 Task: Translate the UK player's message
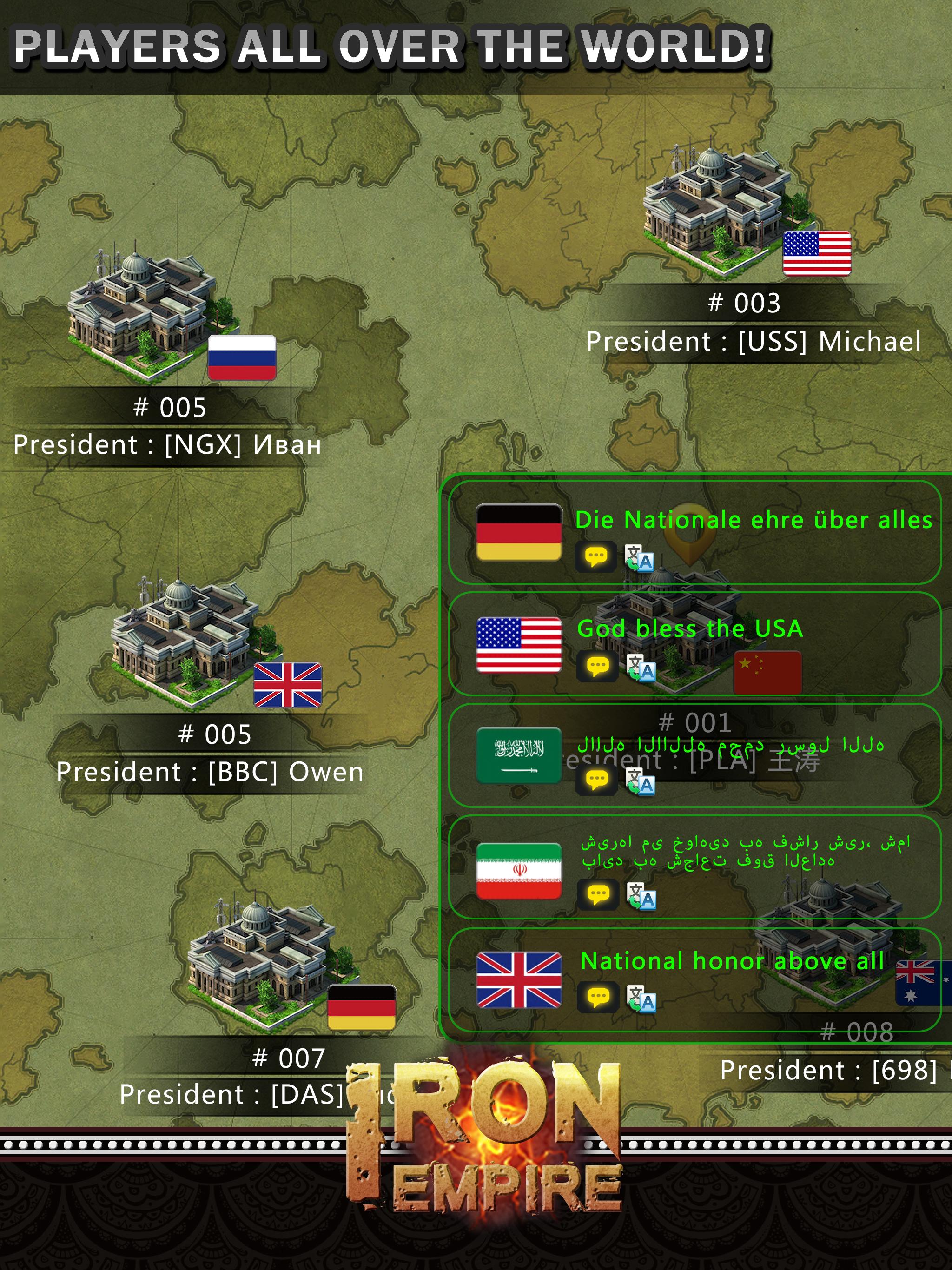pos(642,999)
